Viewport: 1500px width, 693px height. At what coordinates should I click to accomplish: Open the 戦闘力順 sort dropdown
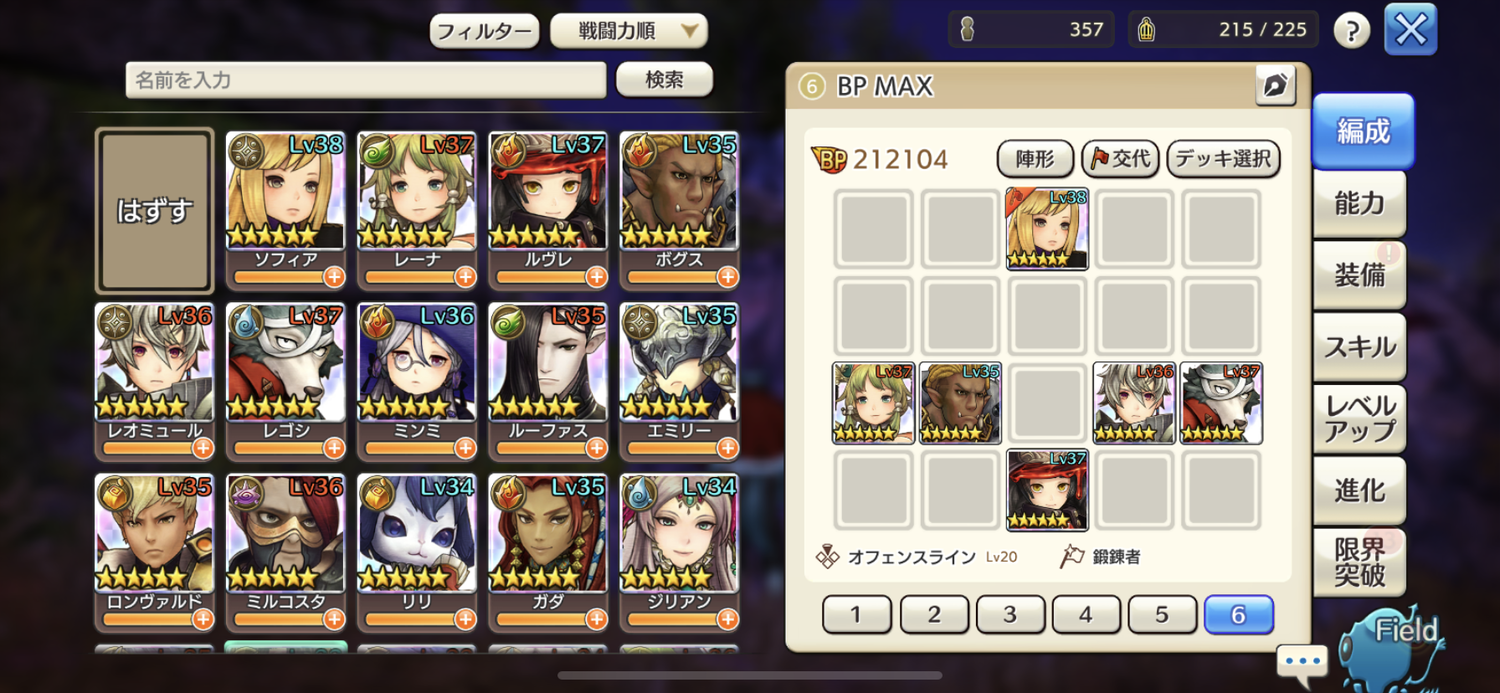click(x=628, y=31)
